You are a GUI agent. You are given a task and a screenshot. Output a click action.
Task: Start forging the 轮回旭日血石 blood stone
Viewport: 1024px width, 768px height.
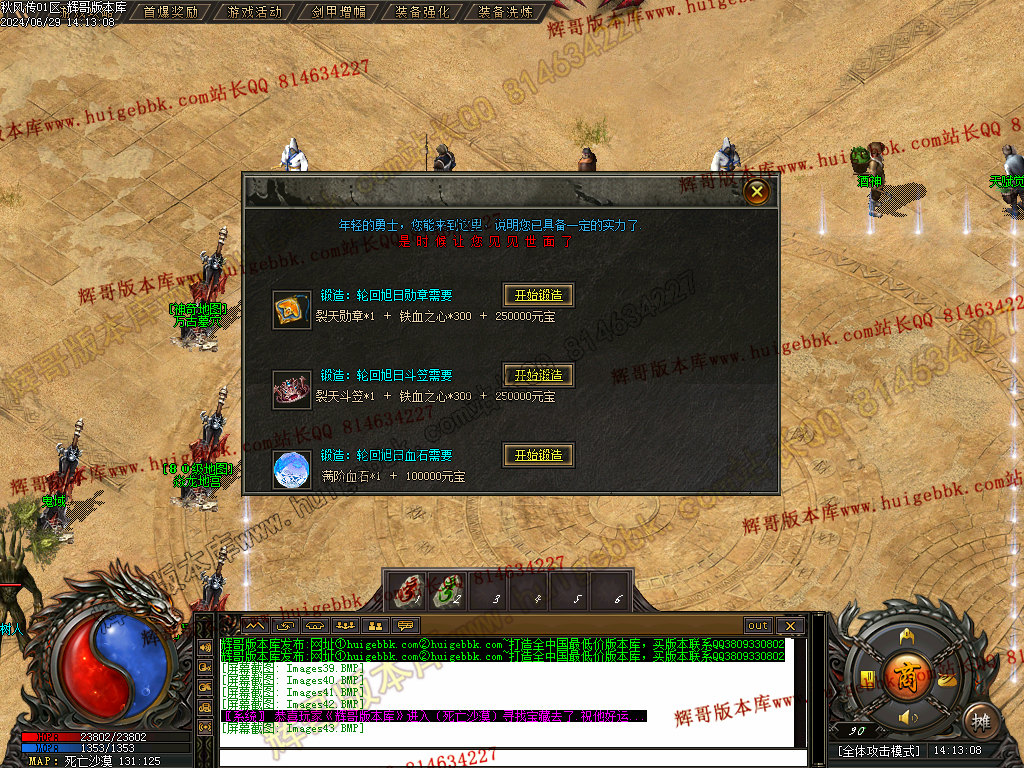point(538,455)
